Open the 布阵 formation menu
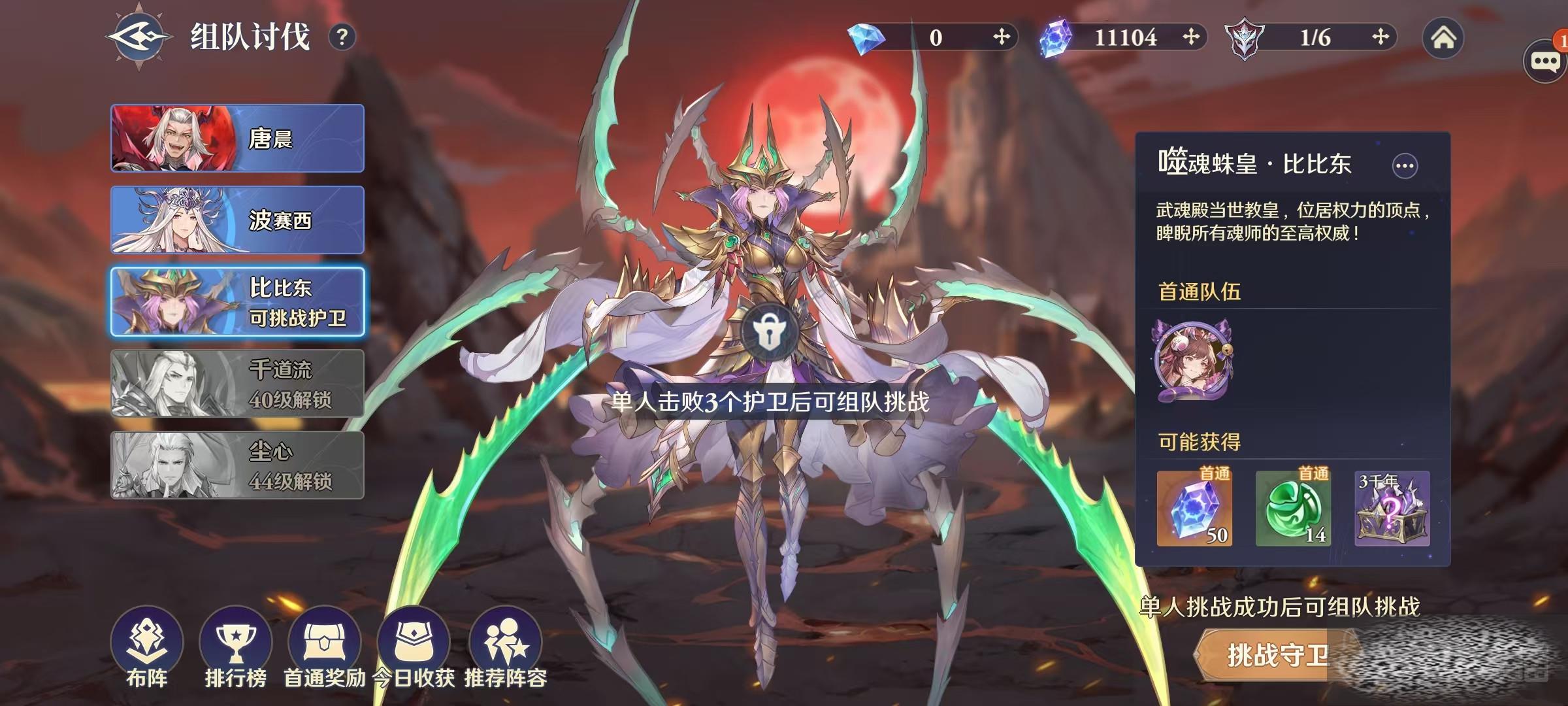1568x706 pixels. point(147,648)
